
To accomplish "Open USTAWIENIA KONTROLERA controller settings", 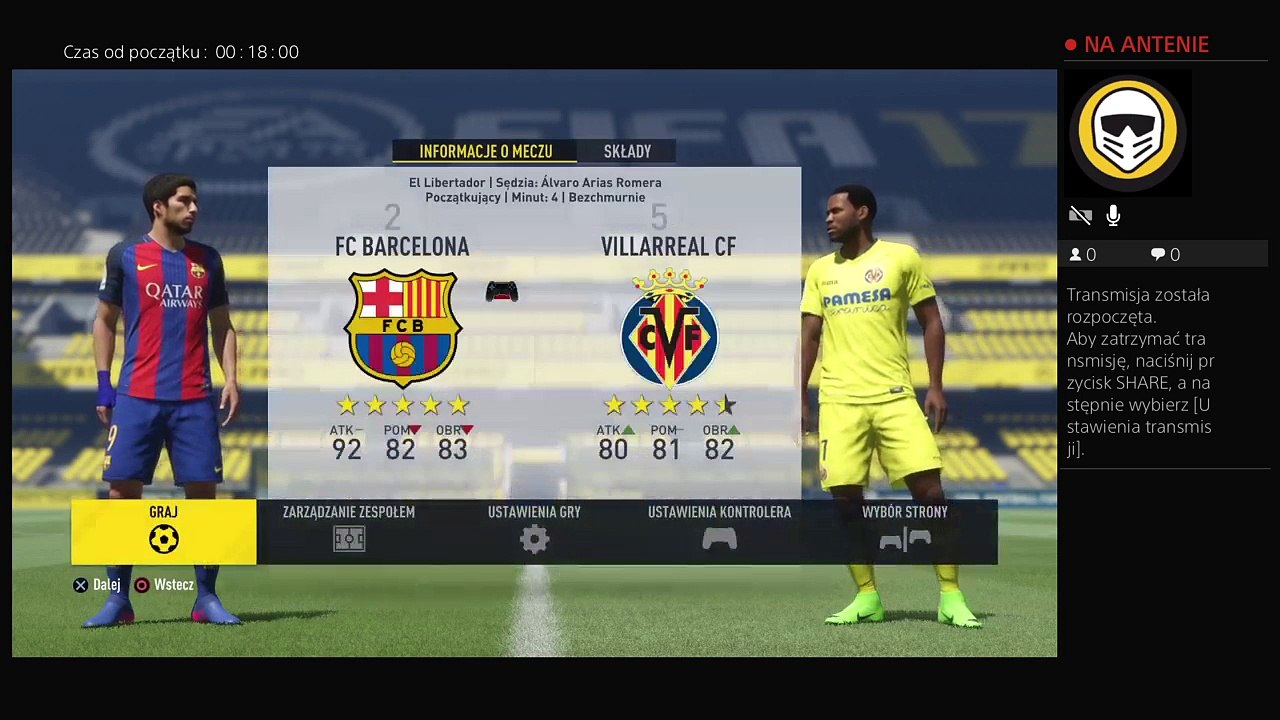I will pos(719,531).
